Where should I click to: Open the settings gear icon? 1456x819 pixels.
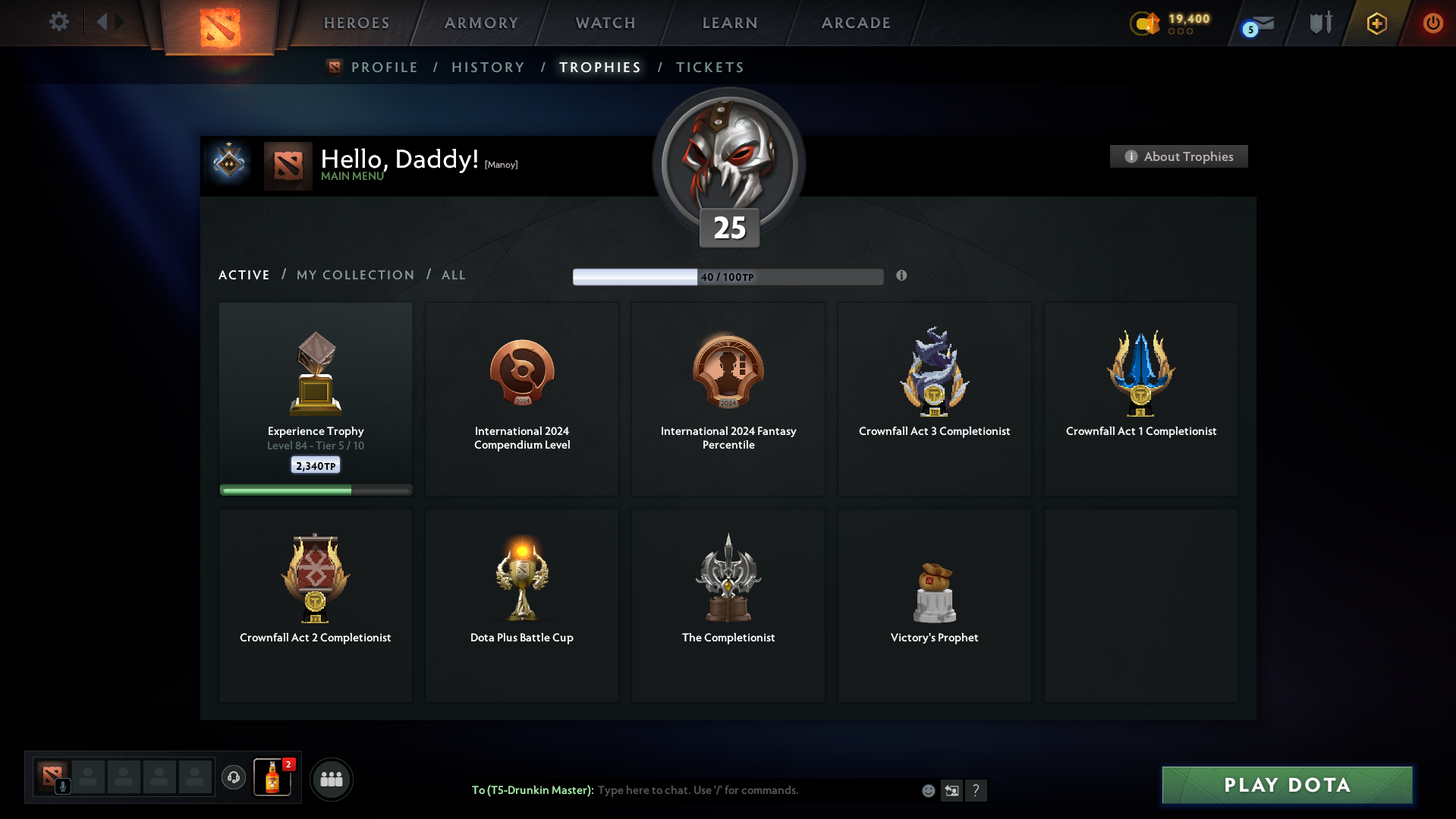pos(58,22)
